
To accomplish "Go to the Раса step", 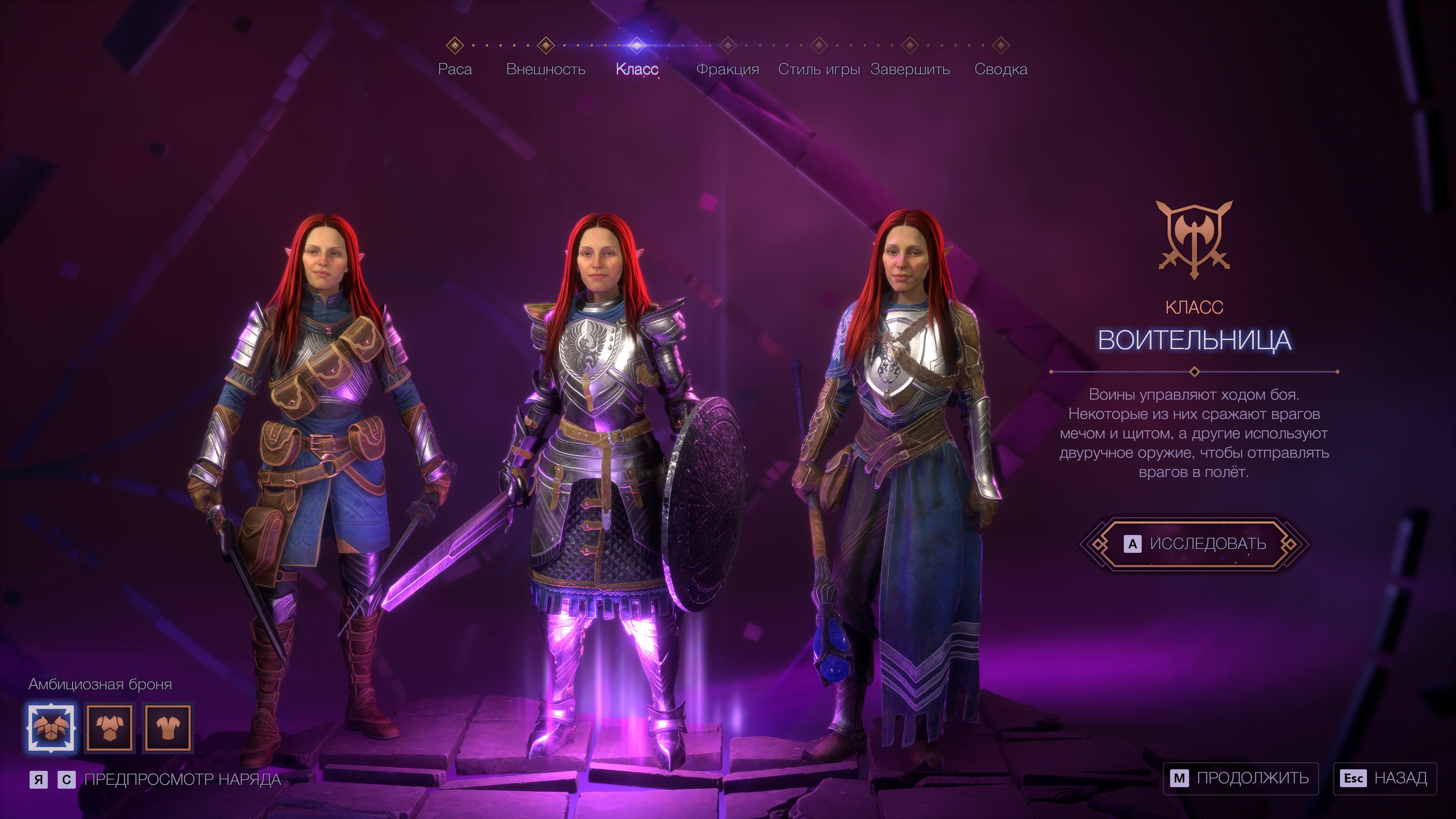I will [x=454, y=69].
